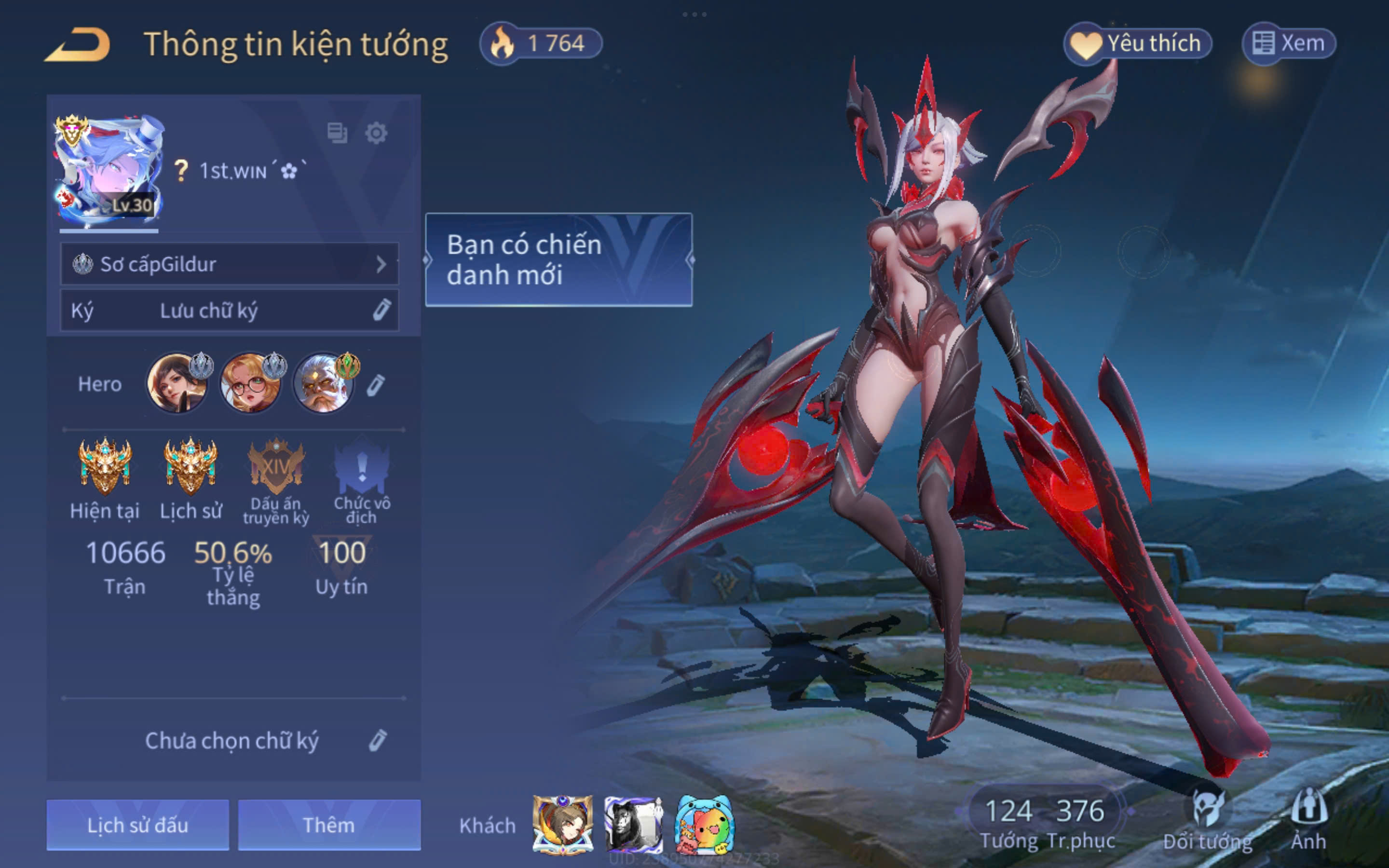1389x868 pixels.
Task: Edit the Chưa chọn chữ ký entry
Action: tap(377, 741)
